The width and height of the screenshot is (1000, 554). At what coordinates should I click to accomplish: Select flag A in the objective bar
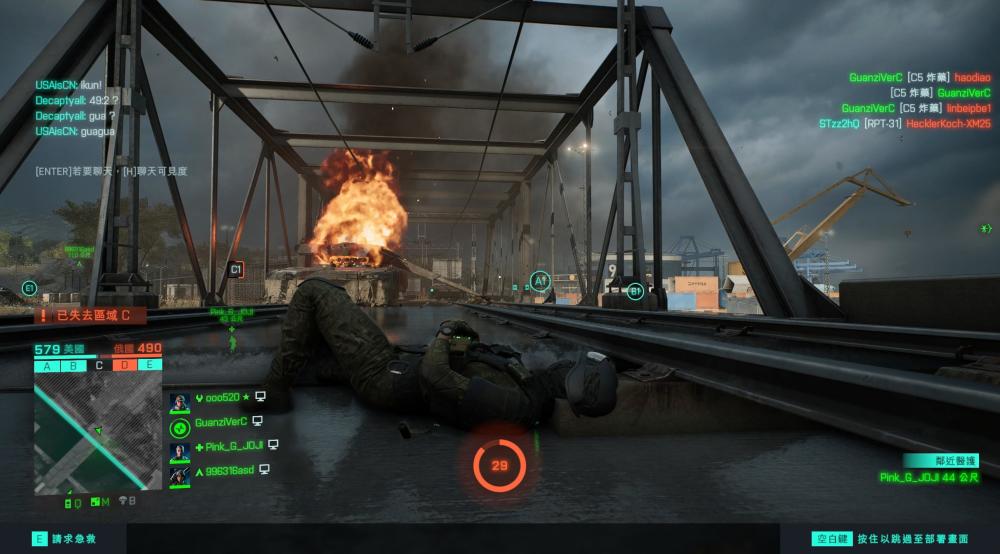pos(47,365)
